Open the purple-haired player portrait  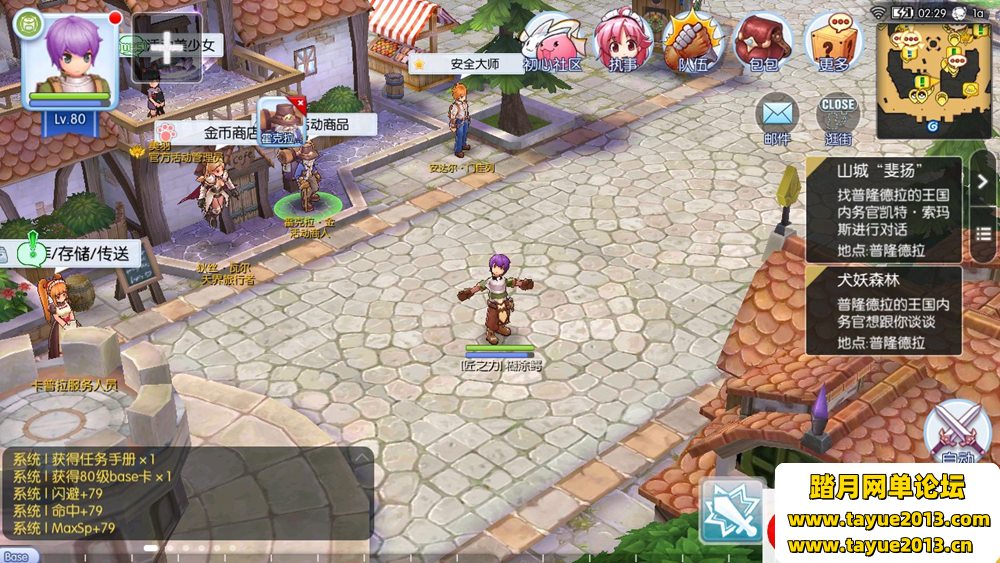(70, 60)
